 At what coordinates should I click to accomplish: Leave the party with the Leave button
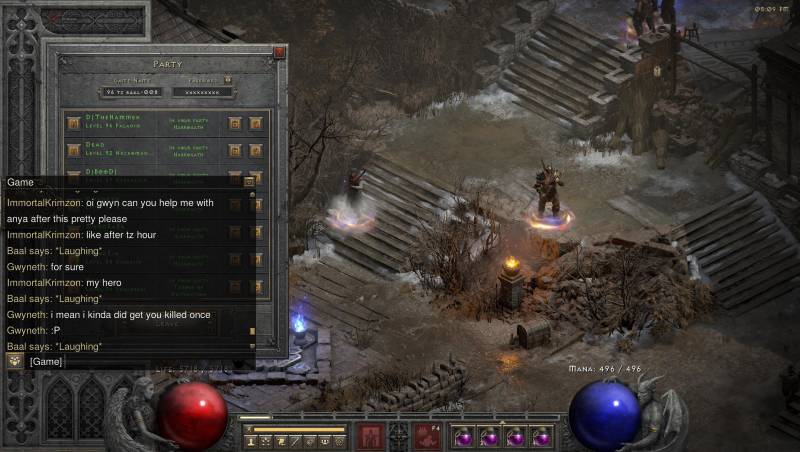166,323
